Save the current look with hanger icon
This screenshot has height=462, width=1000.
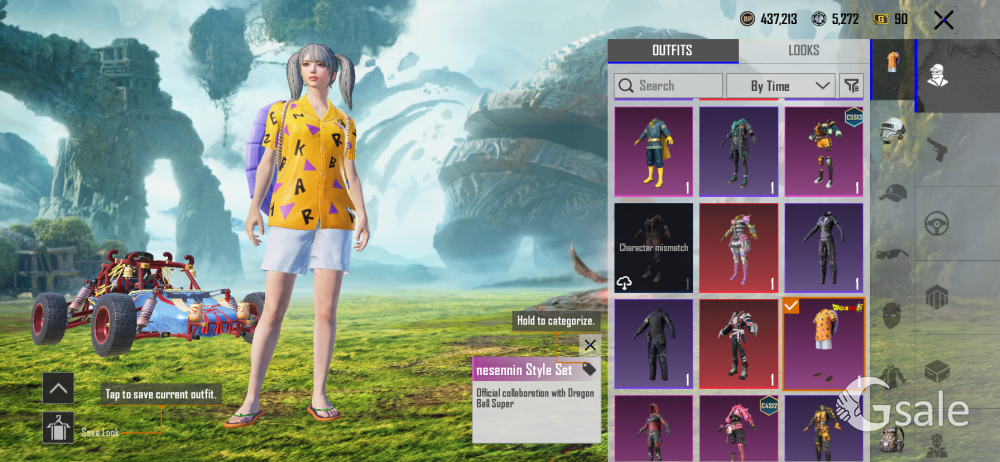(x=58, y=428)
